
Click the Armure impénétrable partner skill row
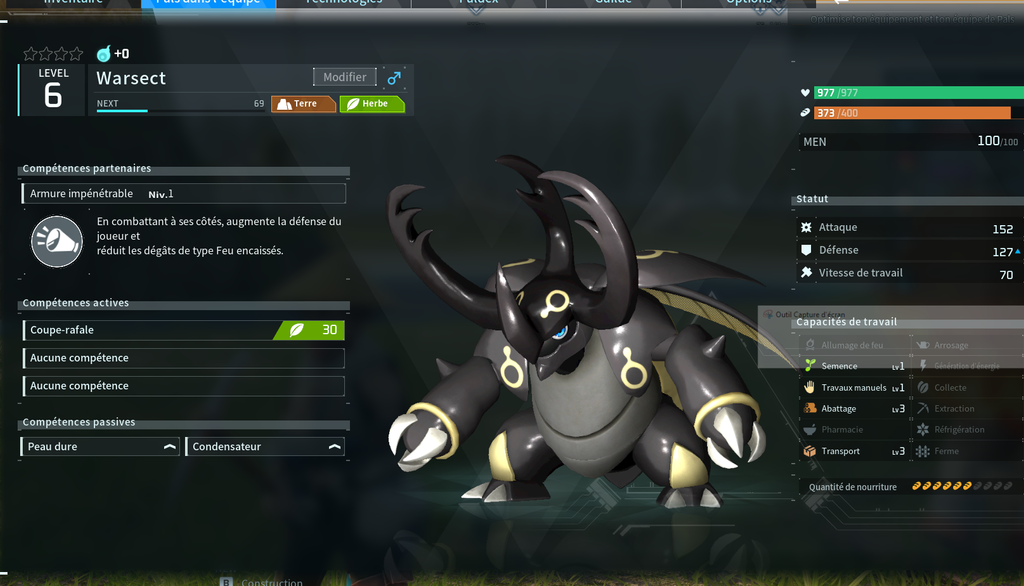184,194
